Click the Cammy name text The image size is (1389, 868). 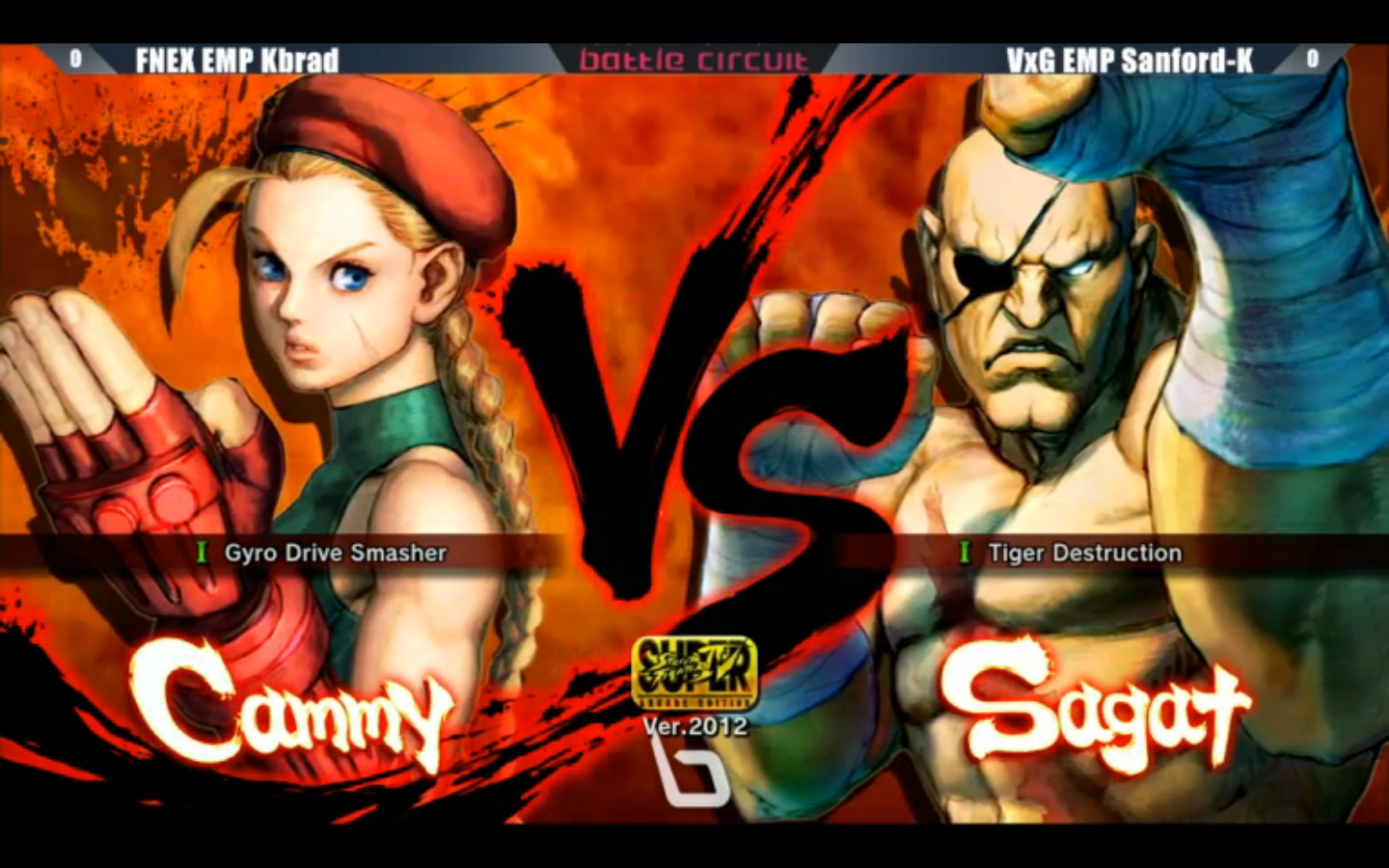click(x=289, y=709)
